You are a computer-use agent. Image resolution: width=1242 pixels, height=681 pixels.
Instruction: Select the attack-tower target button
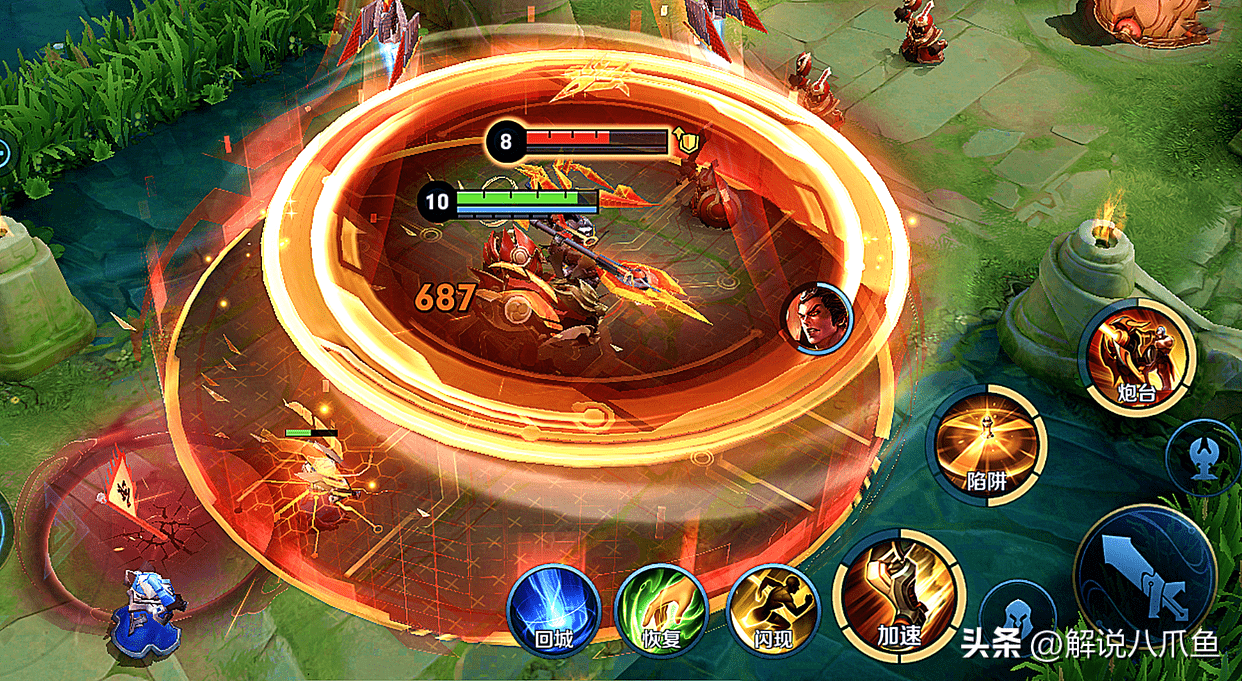pos(1202,457)
